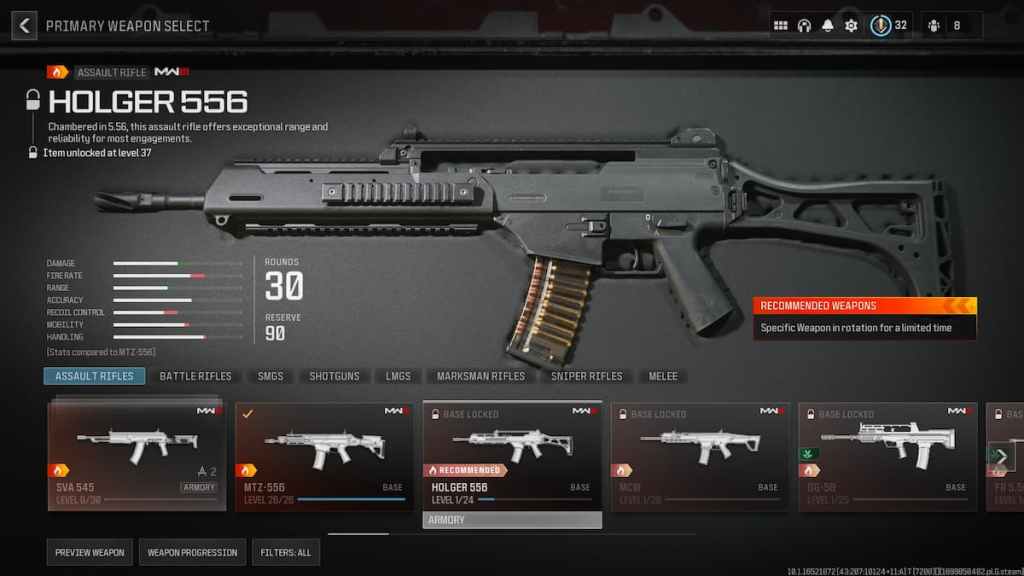Open the SMGs weapon category
The width and height of the screenshot is (1024, 576).
[270, 376]
